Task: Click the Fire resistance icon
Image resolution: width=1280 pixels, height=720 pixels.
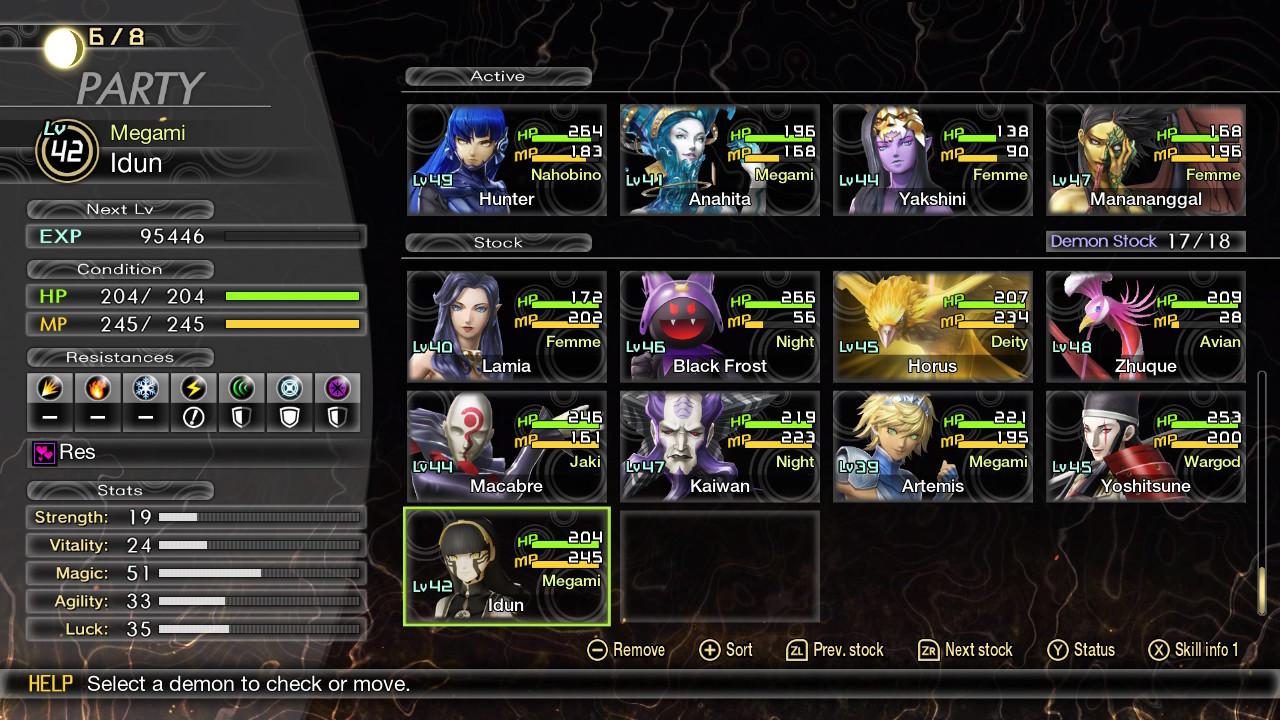Action: (x=97, y=388)
